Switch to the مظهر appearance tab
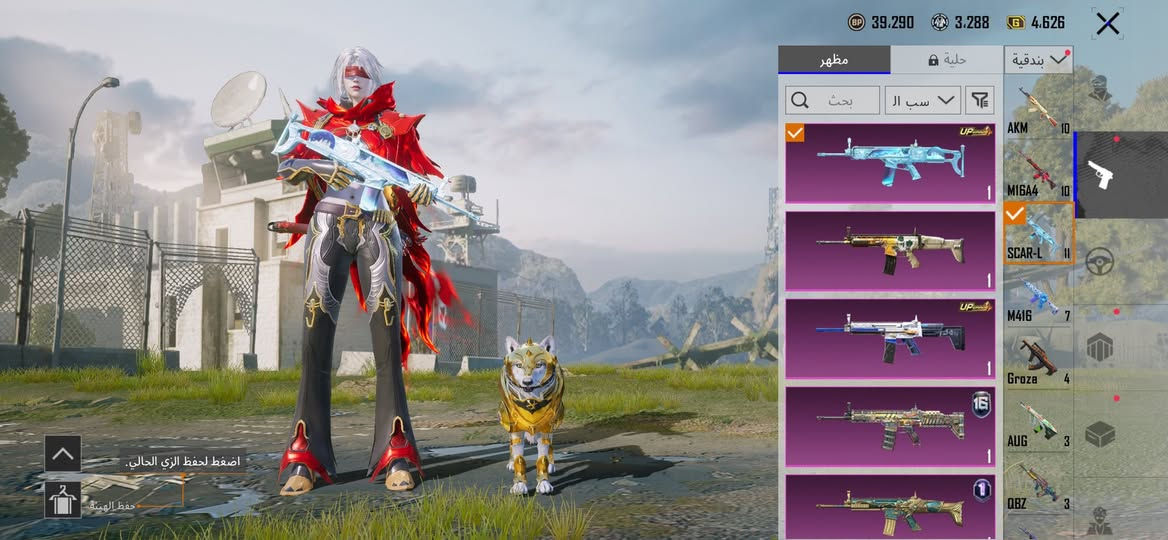Viewport: 1168px width, 540px height. pyautogui.click(x=833, y=60)
